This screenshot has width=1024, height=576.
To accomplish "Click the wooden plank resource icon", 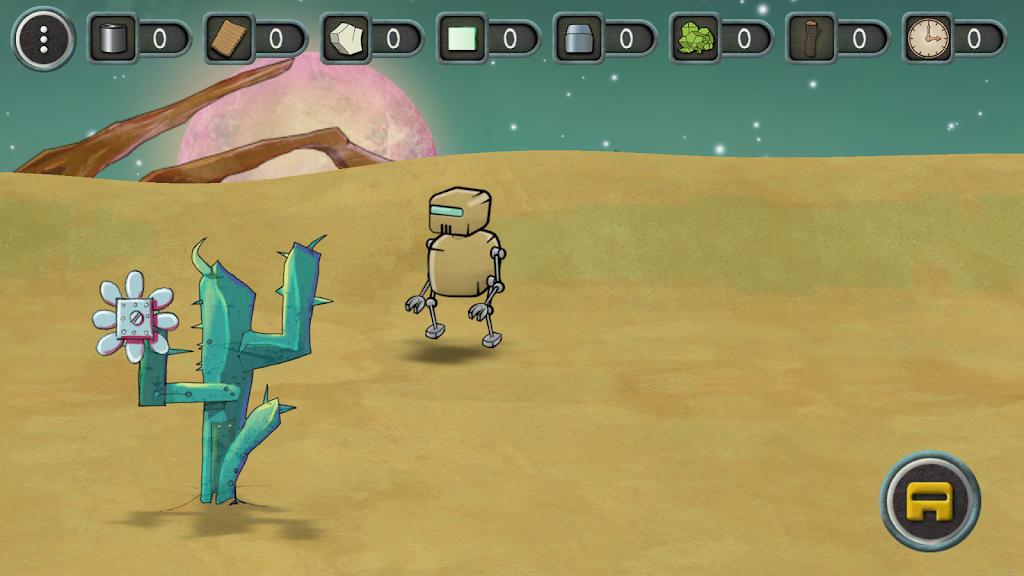I will 229,39.
